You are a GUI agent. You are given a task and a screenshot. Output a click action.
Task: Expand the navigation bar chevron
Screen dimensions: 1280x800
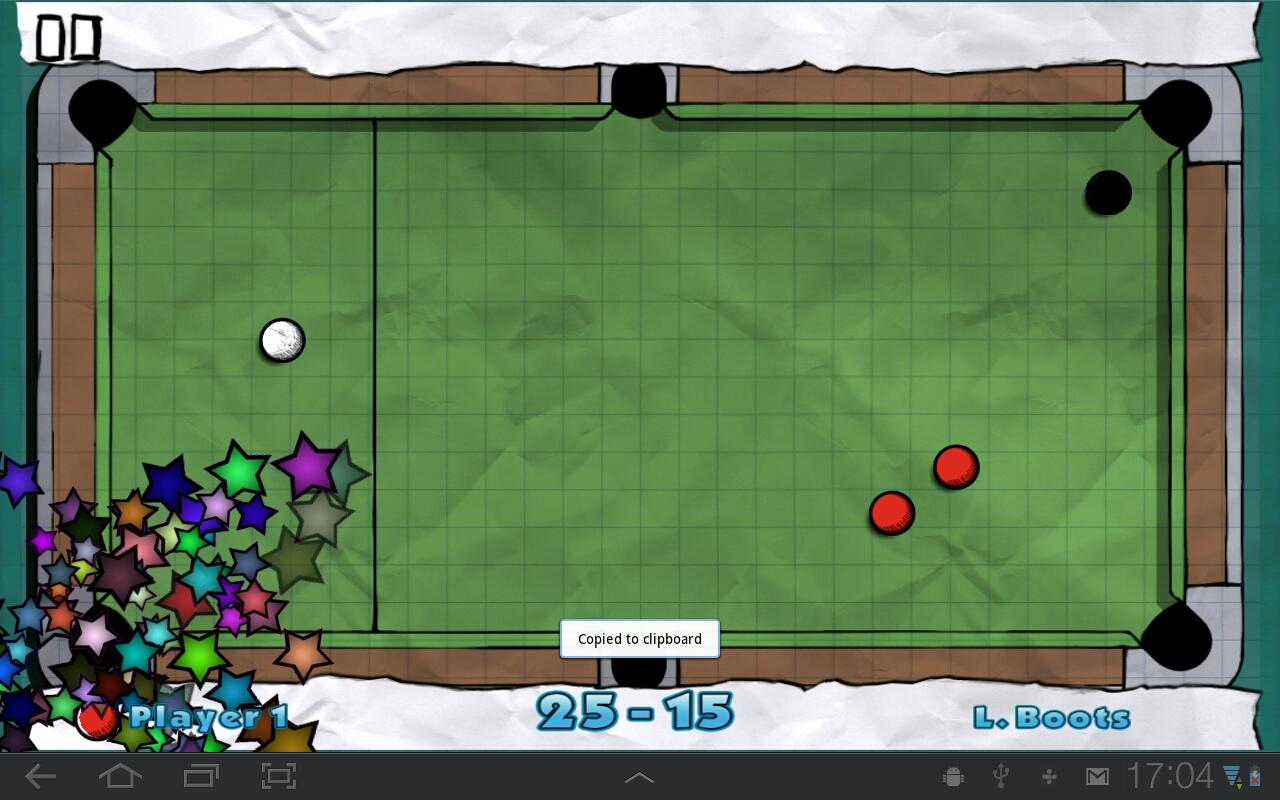[639, 775]
